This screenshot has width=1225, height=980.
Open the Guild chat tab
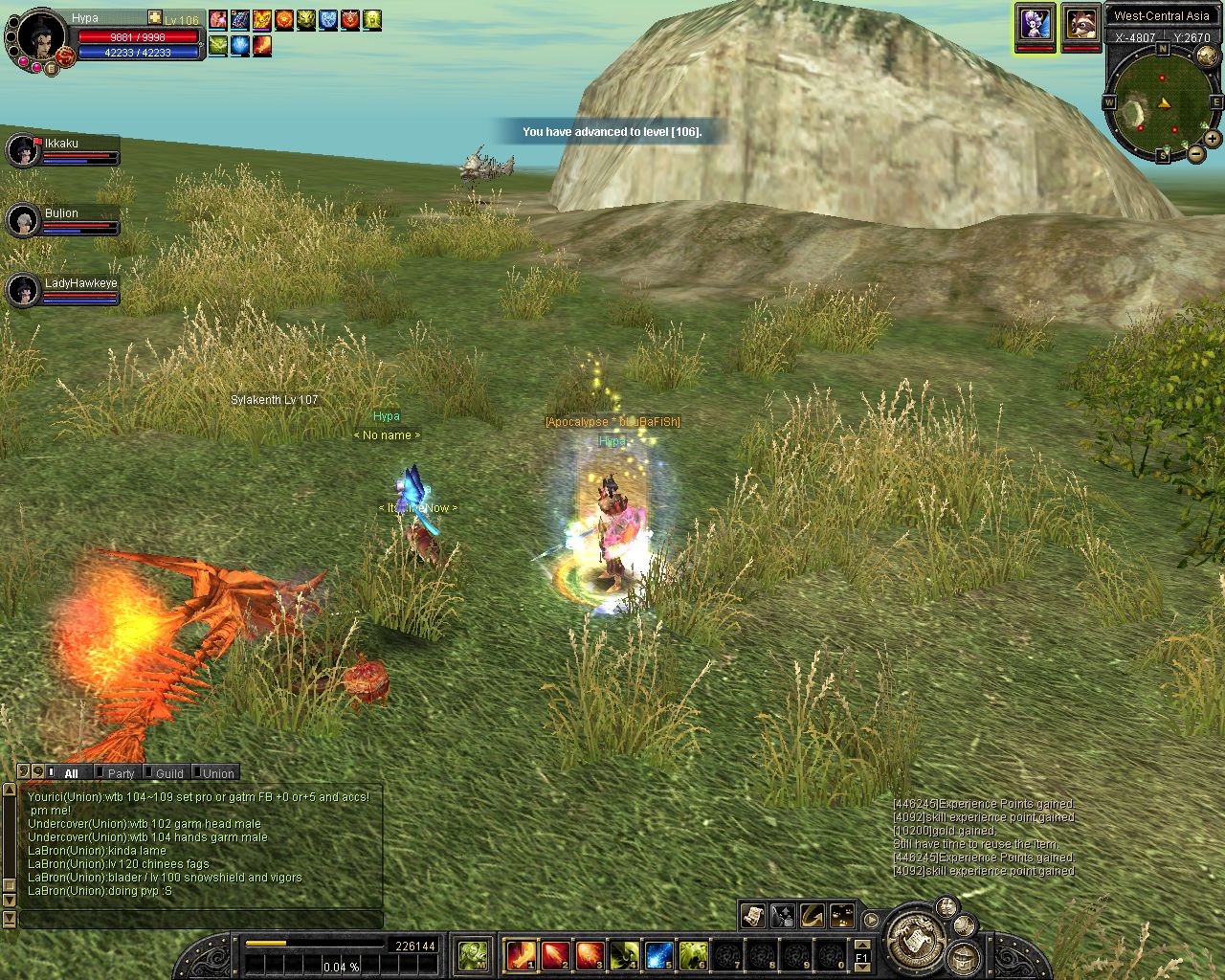click(x=168, y=773)
